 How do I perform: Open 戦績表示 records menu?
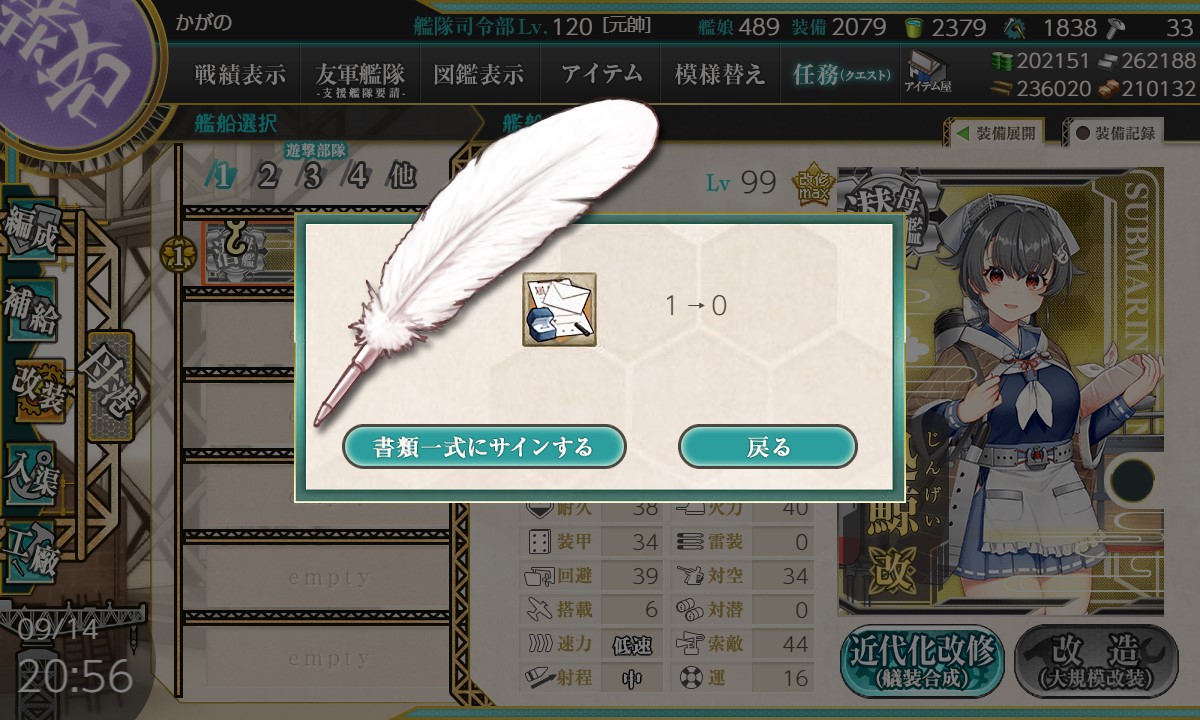point(239,74)
